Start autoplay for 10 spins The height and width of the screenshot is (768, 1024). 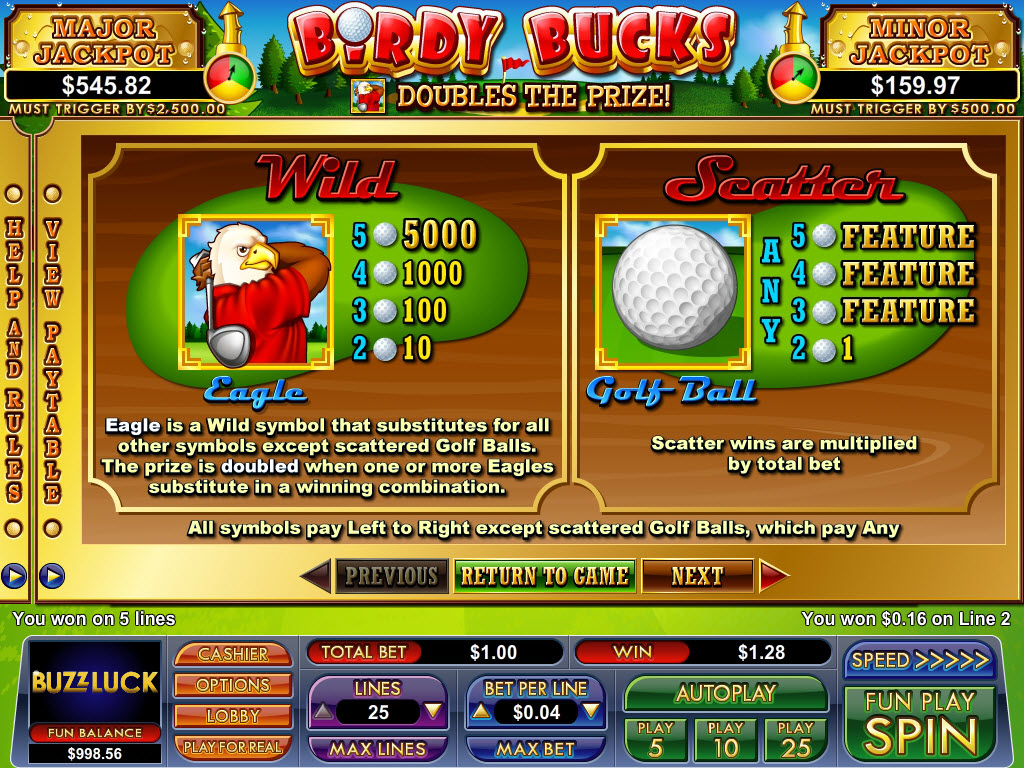[725, 740]
